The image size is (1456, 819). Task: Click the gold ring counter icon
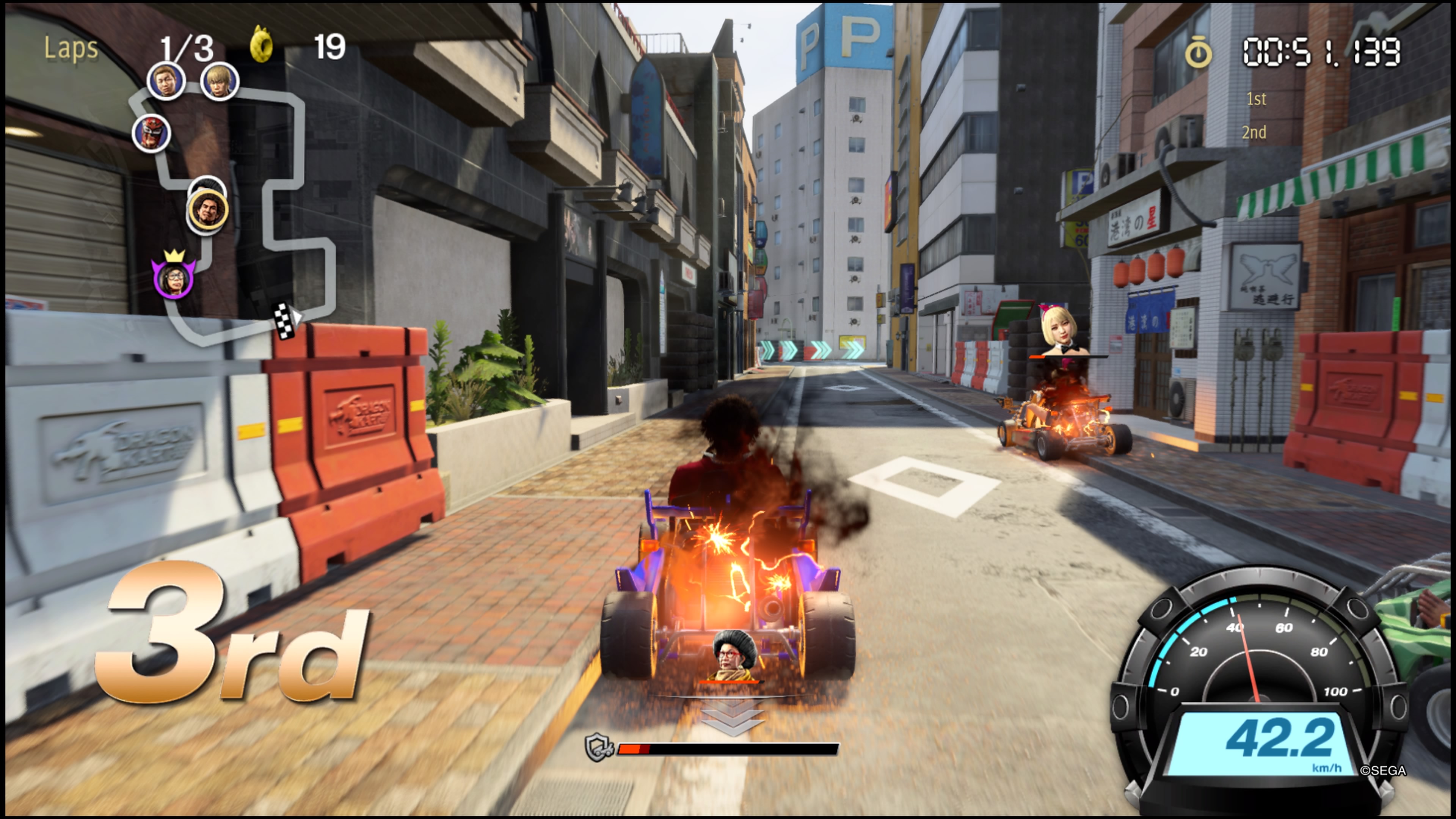(x=261, y=45)
